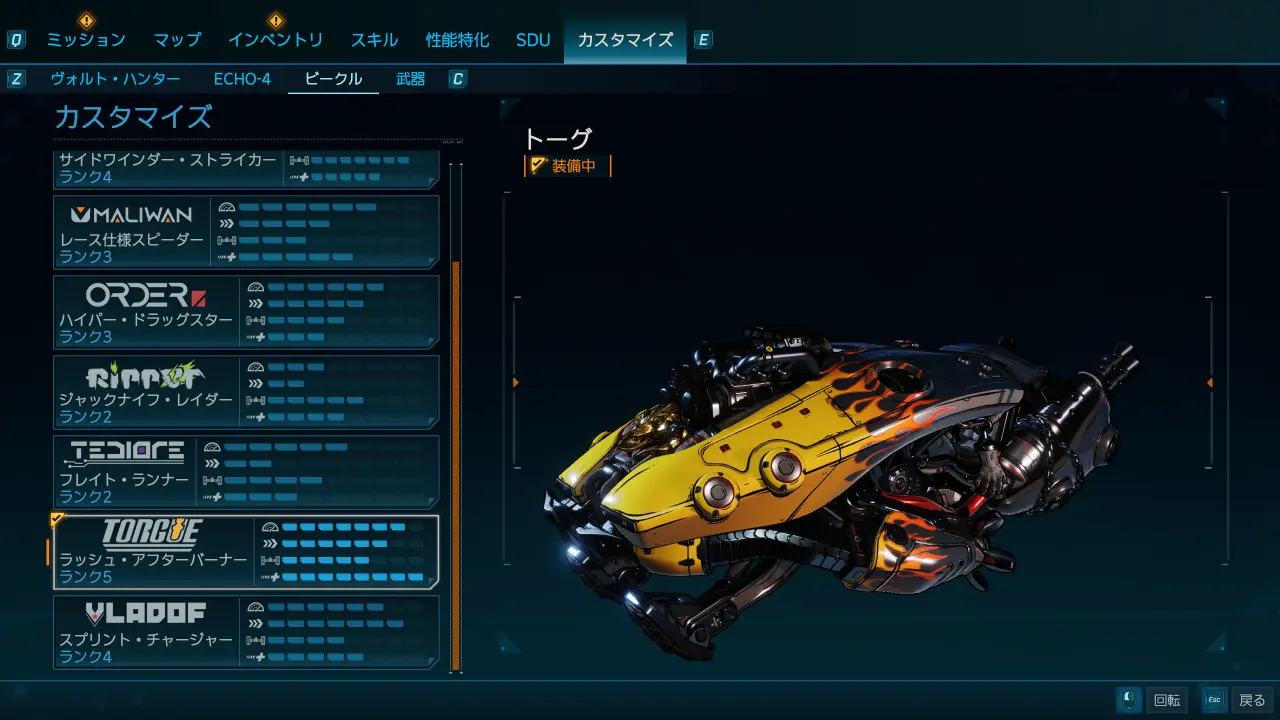The image size is (1280, 720).
Task: Choose the サイドワインダー・ストライカー vehicle
Action: click(x=246, y=169)
